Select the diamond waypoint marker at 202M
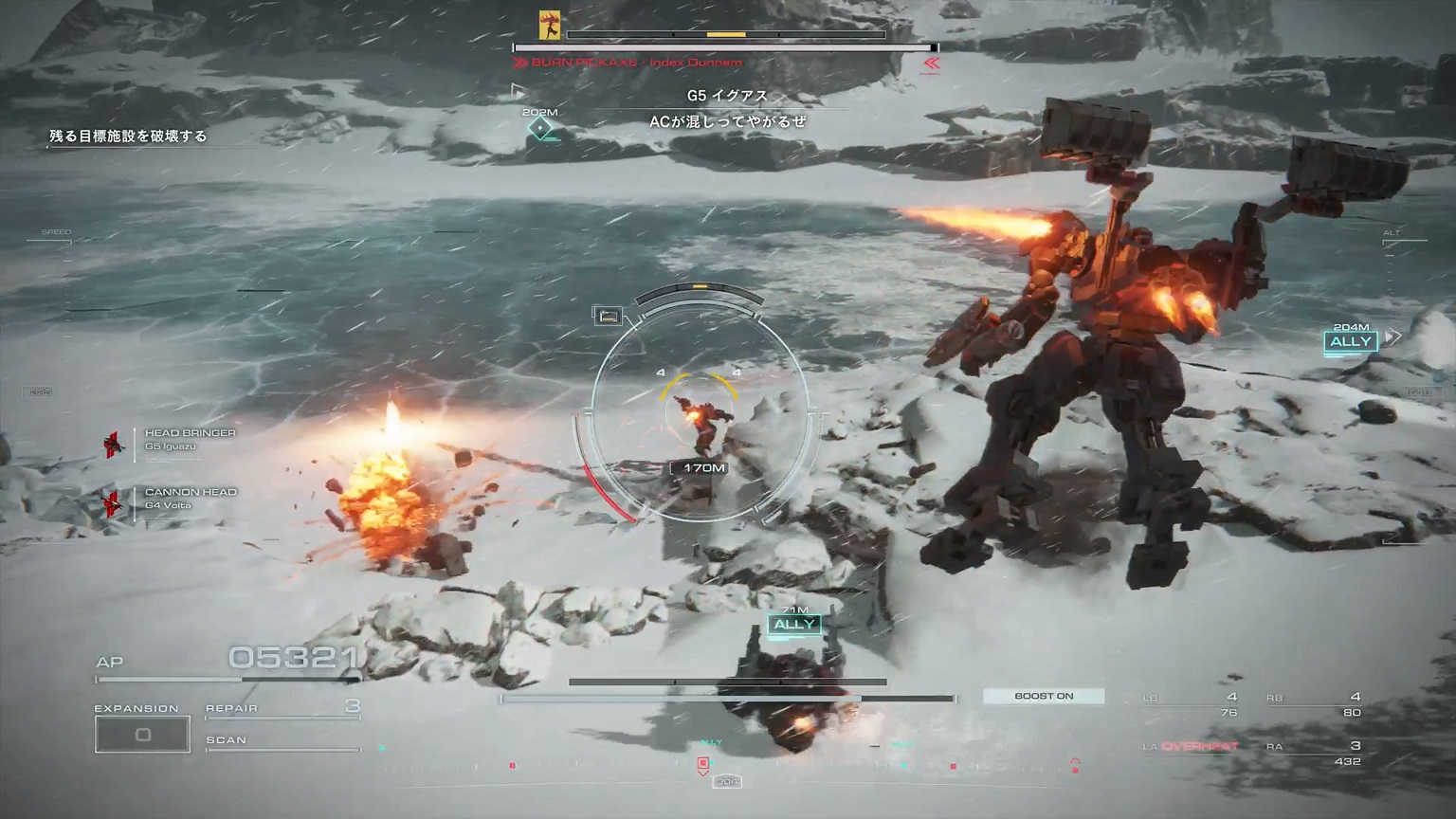This screenshot has height=819, width=1456. 540,128
